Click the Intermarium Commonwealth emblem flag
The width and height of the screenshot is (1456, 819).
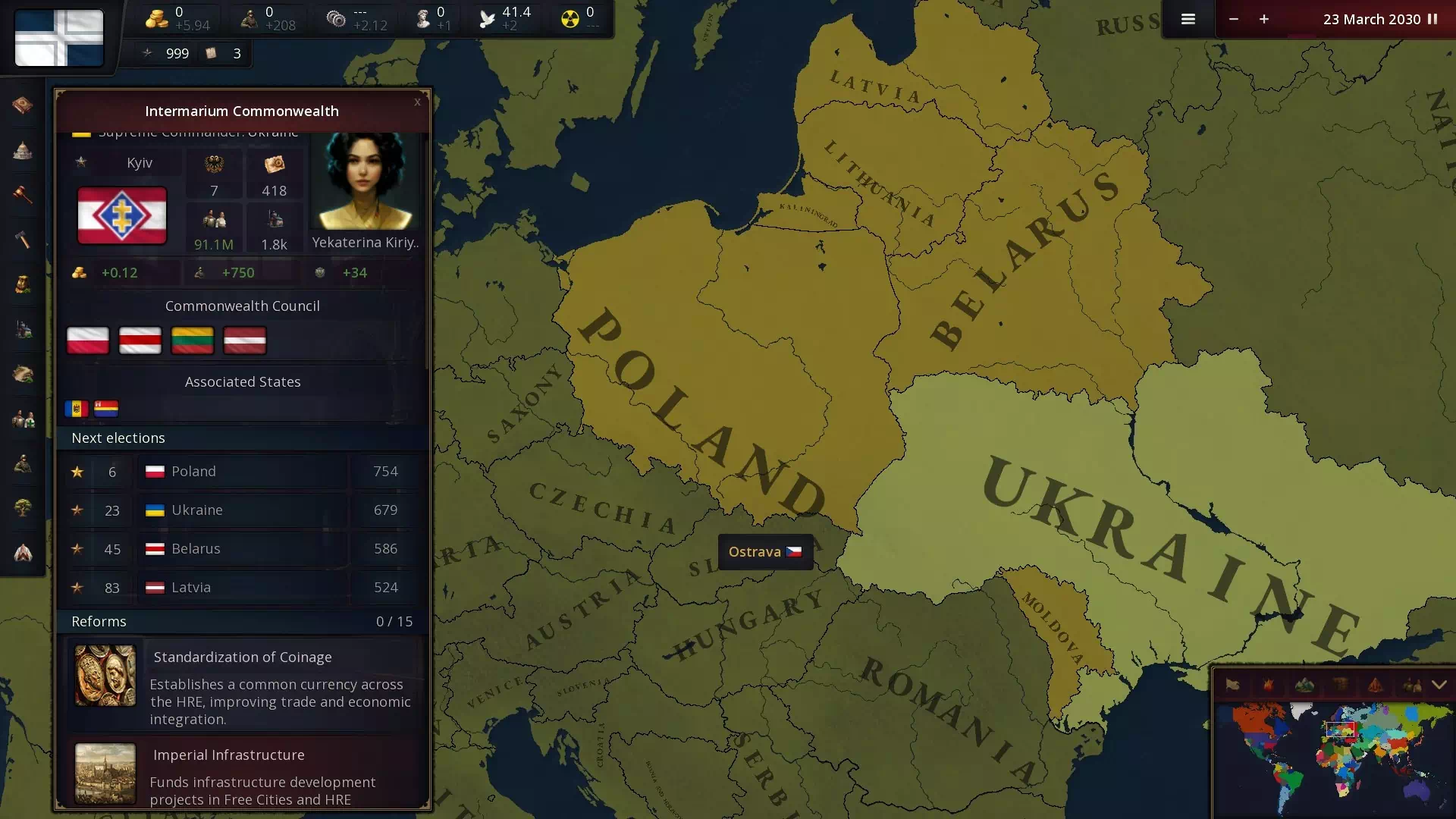[122, 216]
